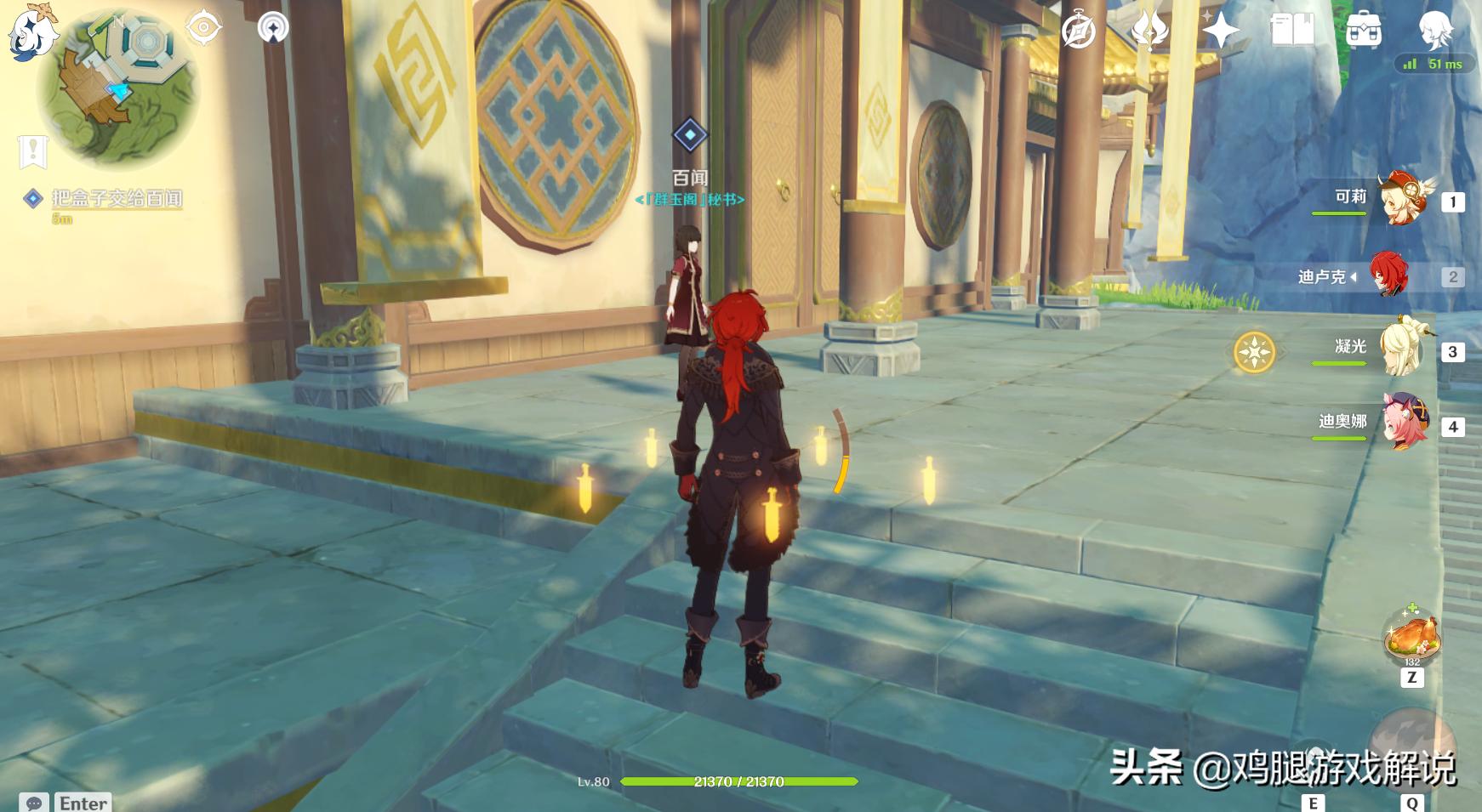Activate 凝光's glowing elemental burst icon
The width and height of the screenshot is (1482, 812).
pyautogui.click(x=1255, y=351)
